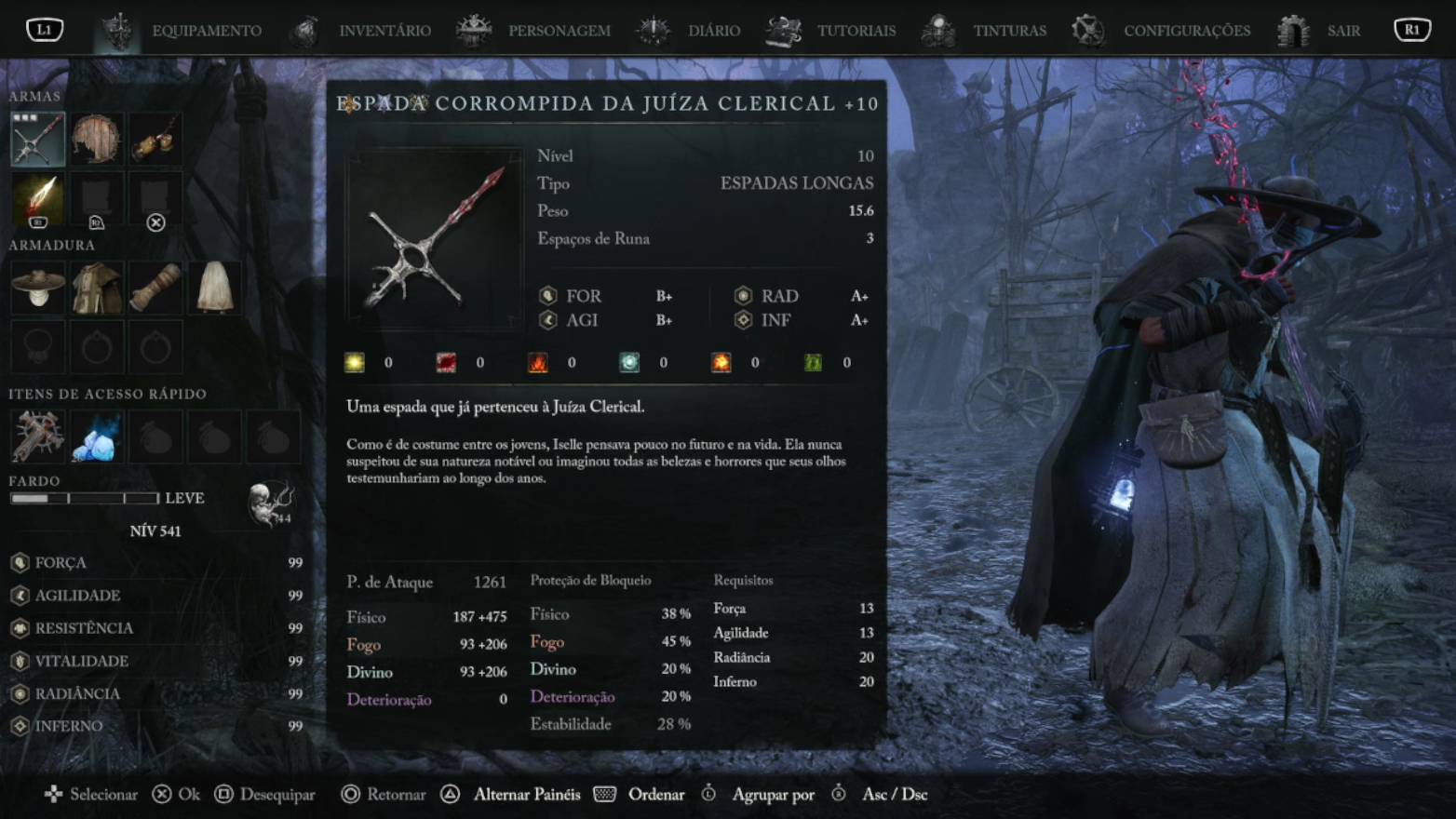Open the Equipamento tab
This screenshot has width=1456, height=819.
[x=206, y=31]
